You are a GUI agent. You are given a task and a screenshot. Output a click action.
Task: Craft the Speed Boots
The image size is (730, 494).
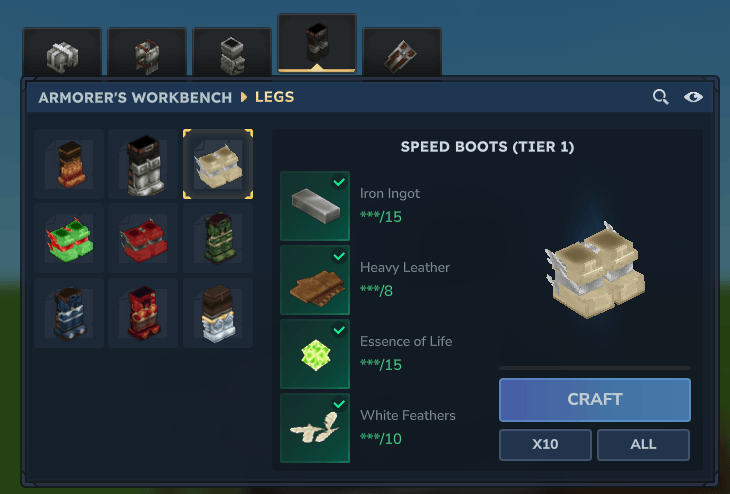(594, 399)
